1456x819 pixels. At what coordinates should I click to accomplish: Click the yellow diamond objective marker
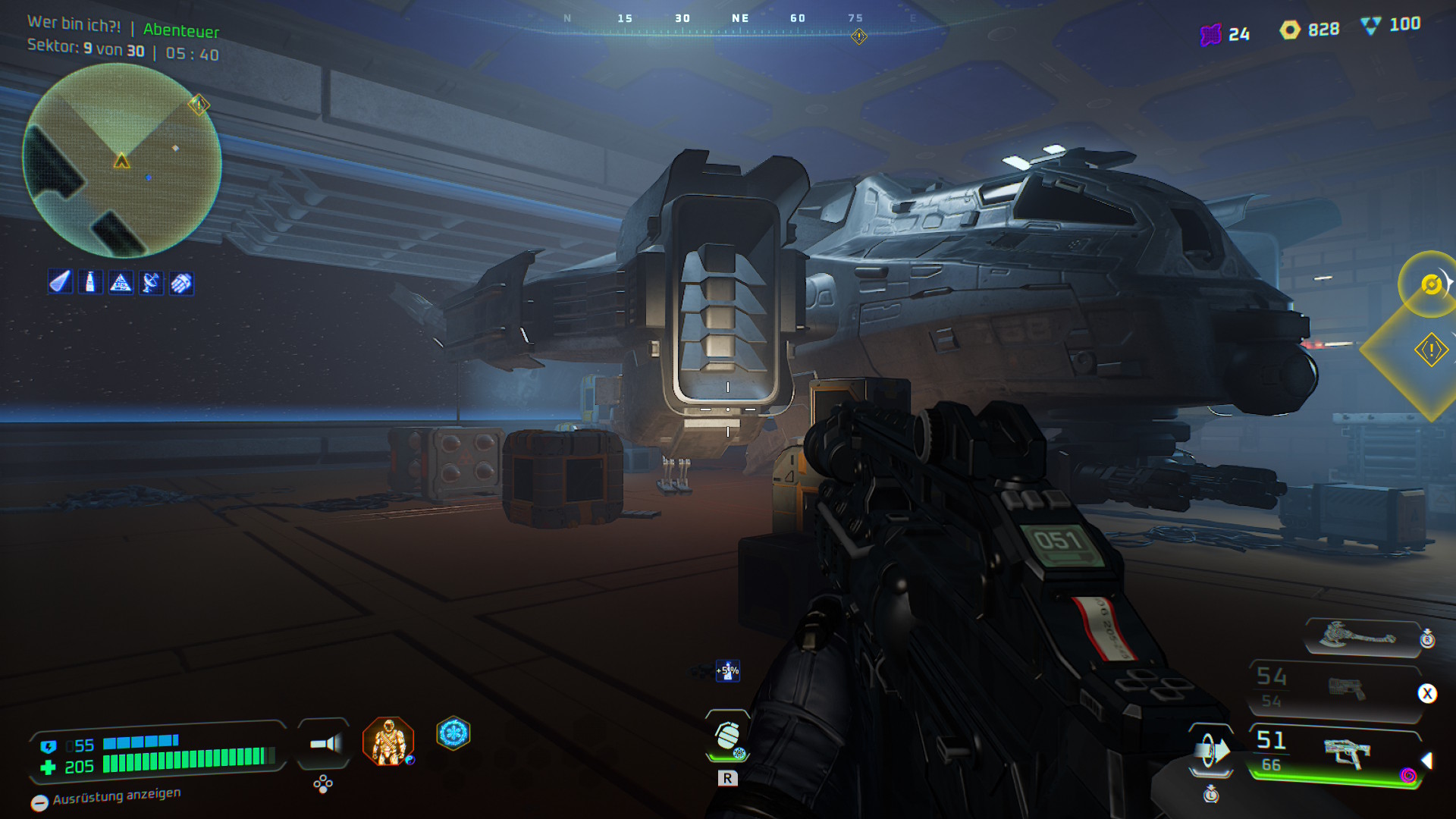(x=1430, y=350)
